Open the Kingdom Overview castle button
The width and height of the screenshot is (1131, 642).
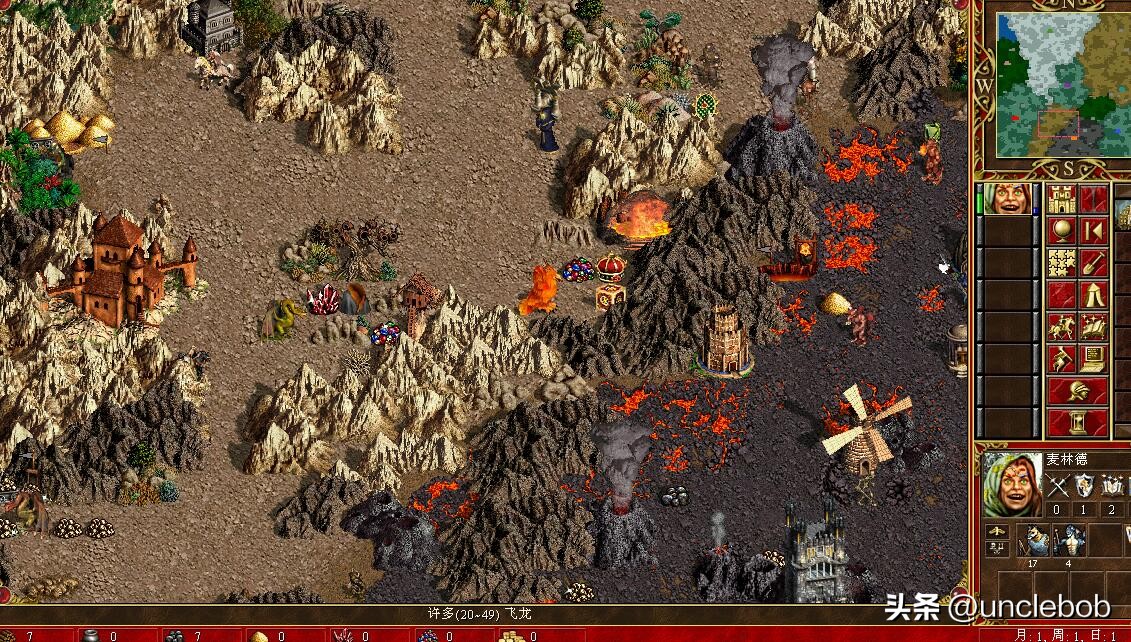point(1062,198)
